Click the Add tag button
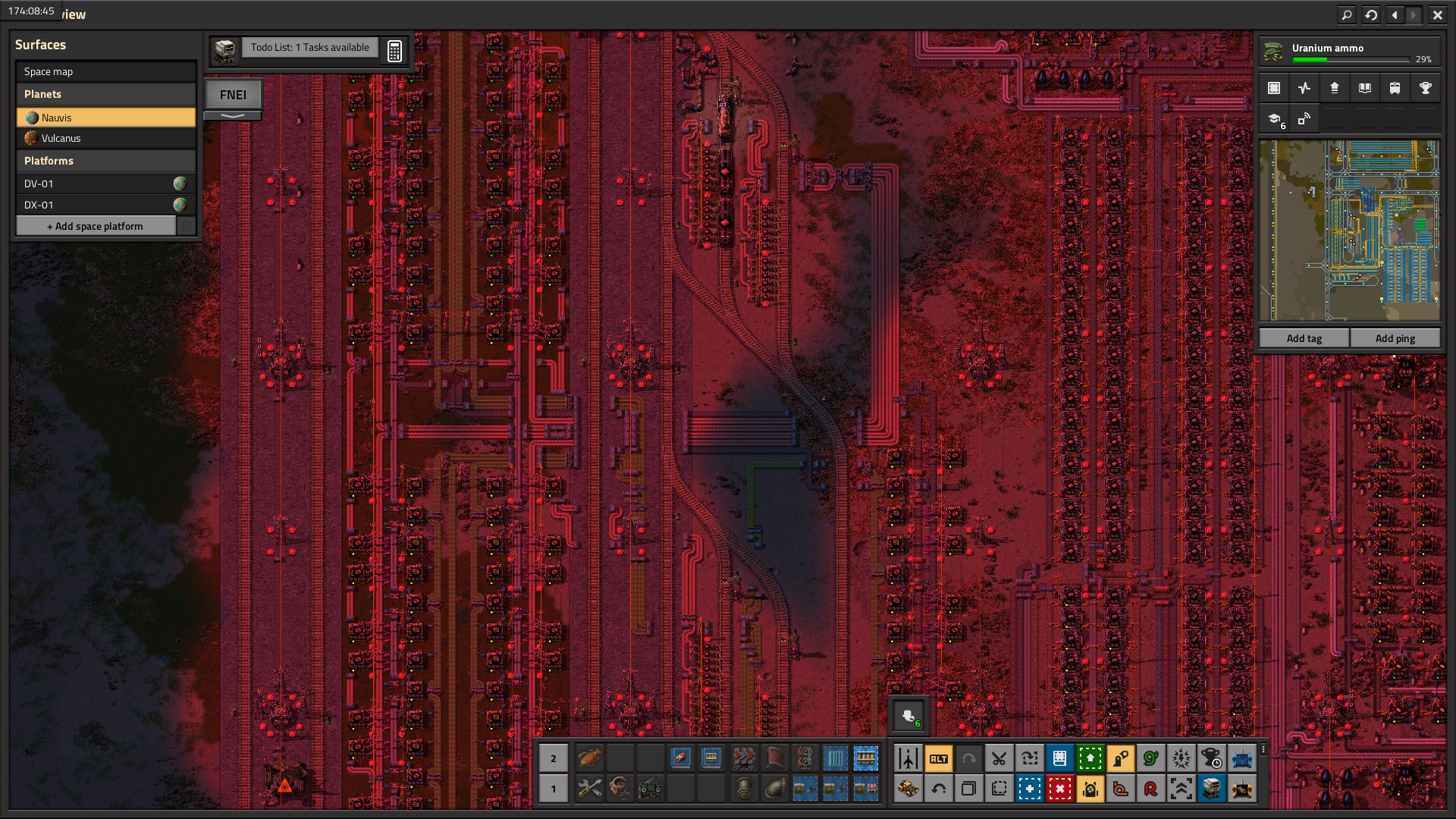Image resolution: width=1456 pixels, height=819 pixels. pos(1304,338)
